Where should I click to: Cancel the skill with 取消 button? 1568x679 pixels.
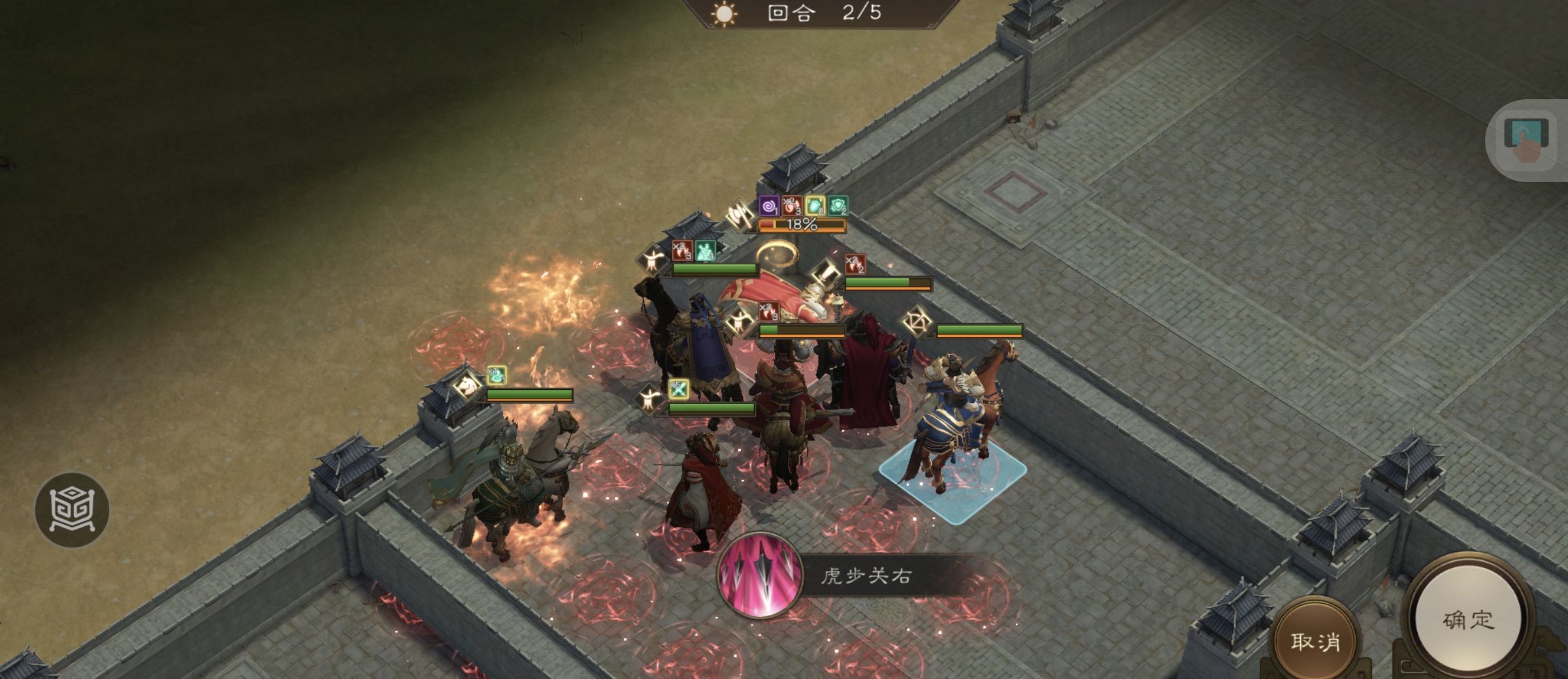tap(1315, 641)
